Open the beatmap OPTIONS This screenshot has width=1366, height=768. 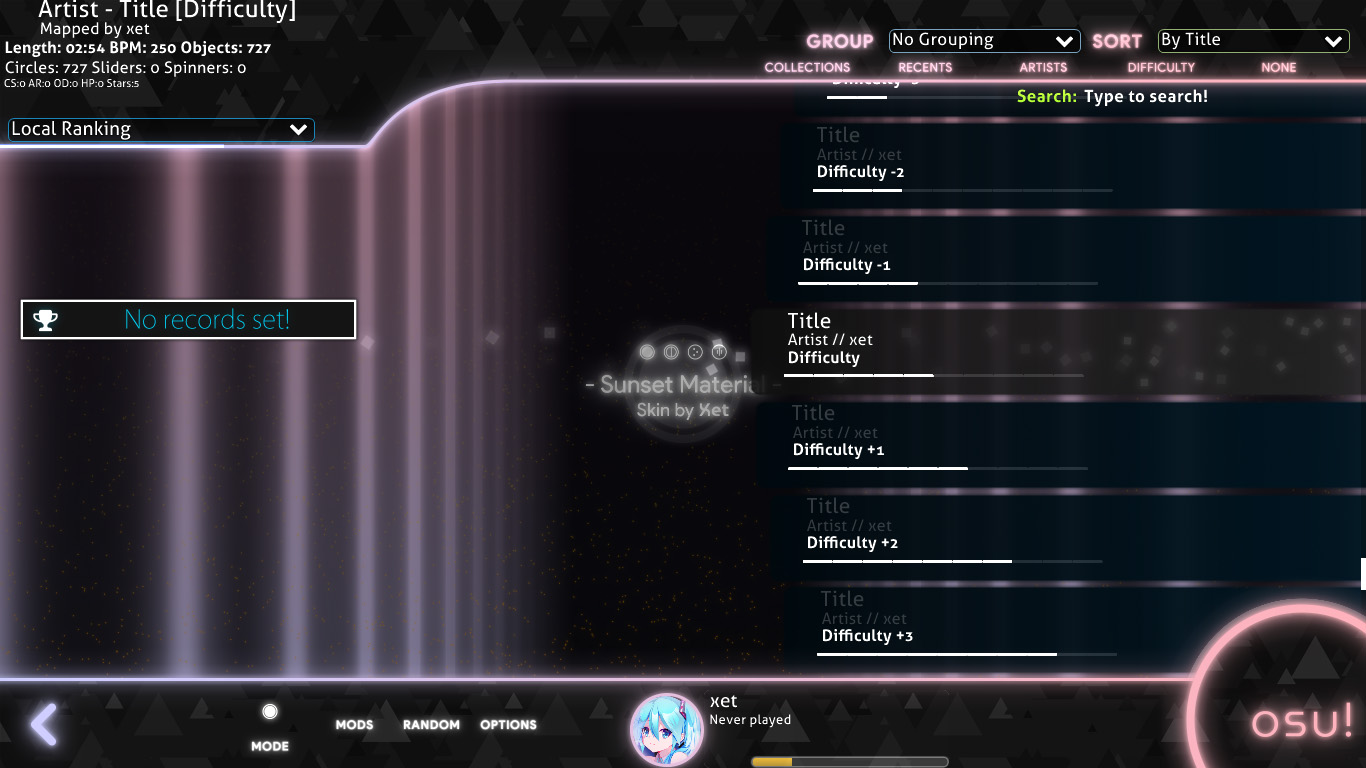508,724
